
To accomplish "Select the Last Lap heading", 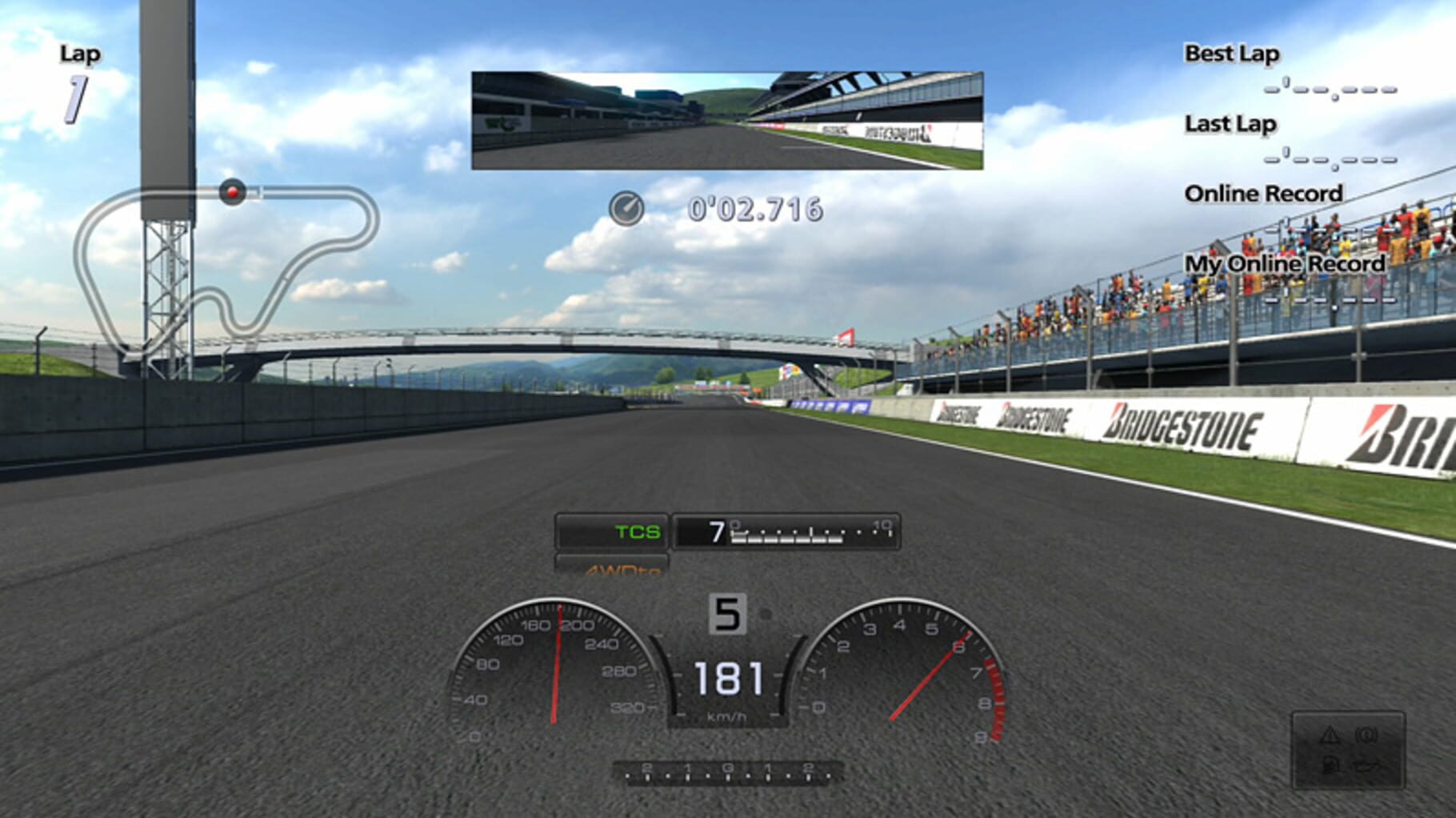I will pyautogui.click(x=1230, y=124).
